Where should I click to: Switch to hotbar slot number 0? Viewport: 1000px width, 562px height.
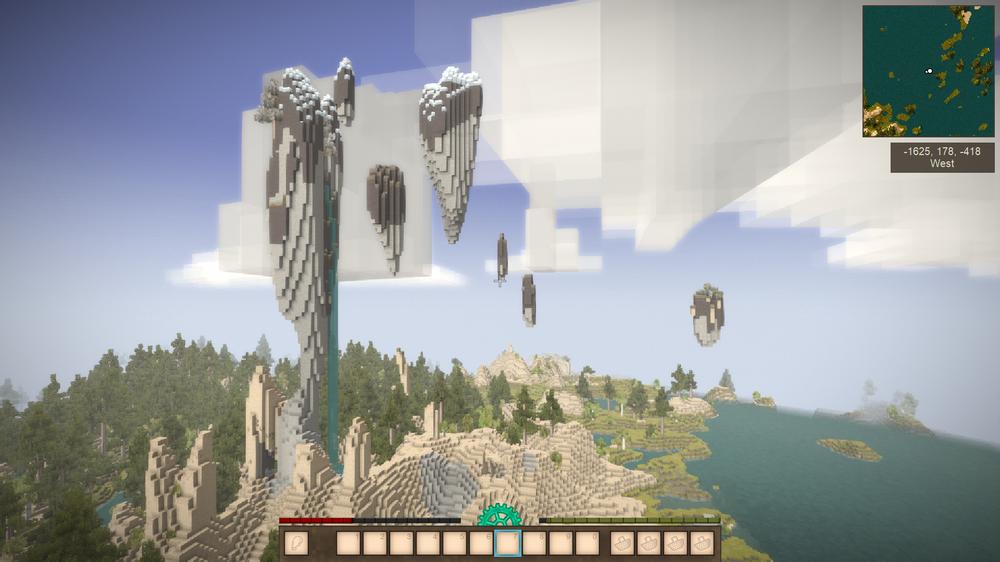[588, 543]
